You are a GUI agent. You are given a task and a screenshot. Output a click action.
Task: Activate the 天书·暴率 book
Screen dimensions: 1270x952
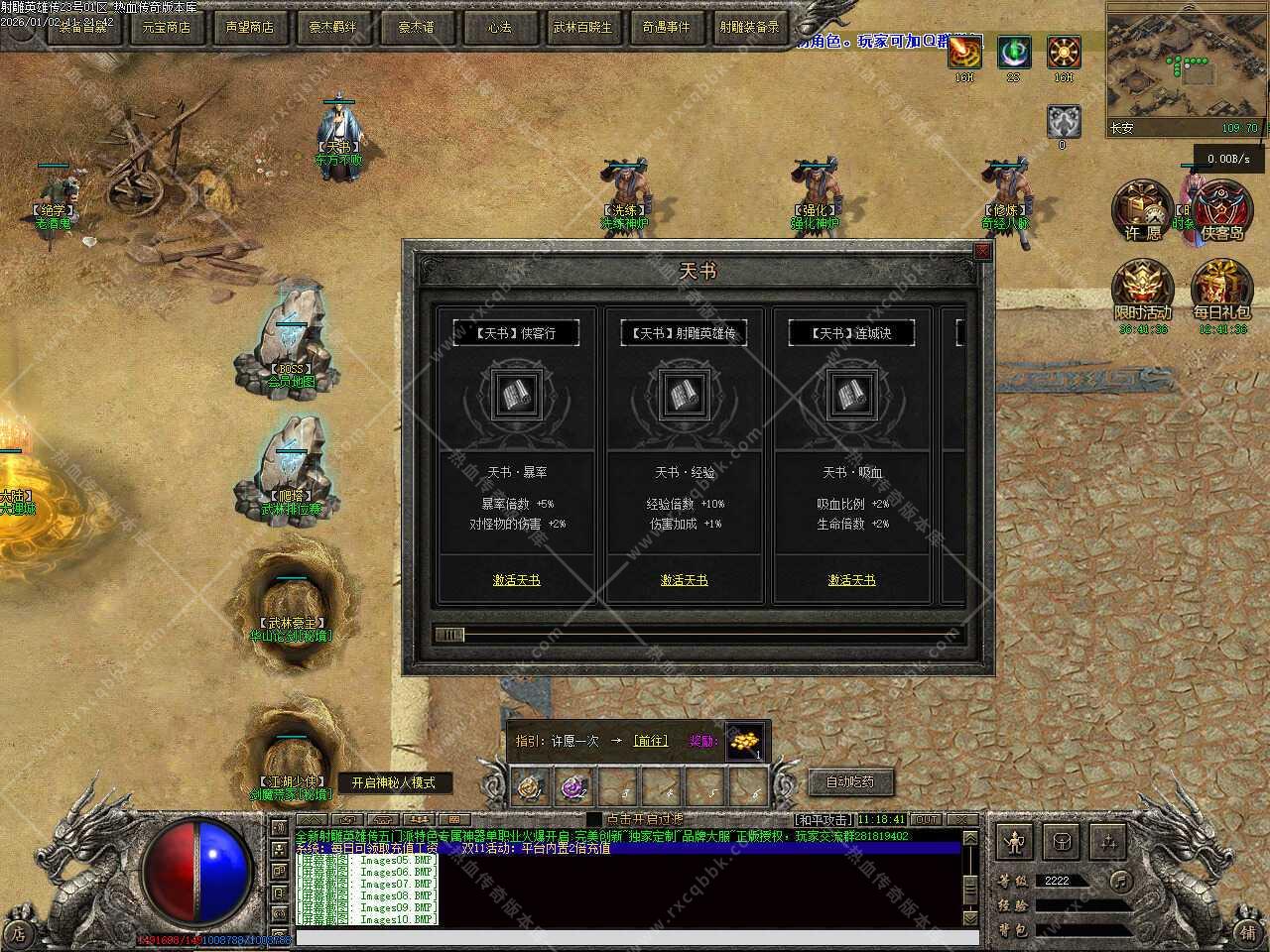coord(516,580)
